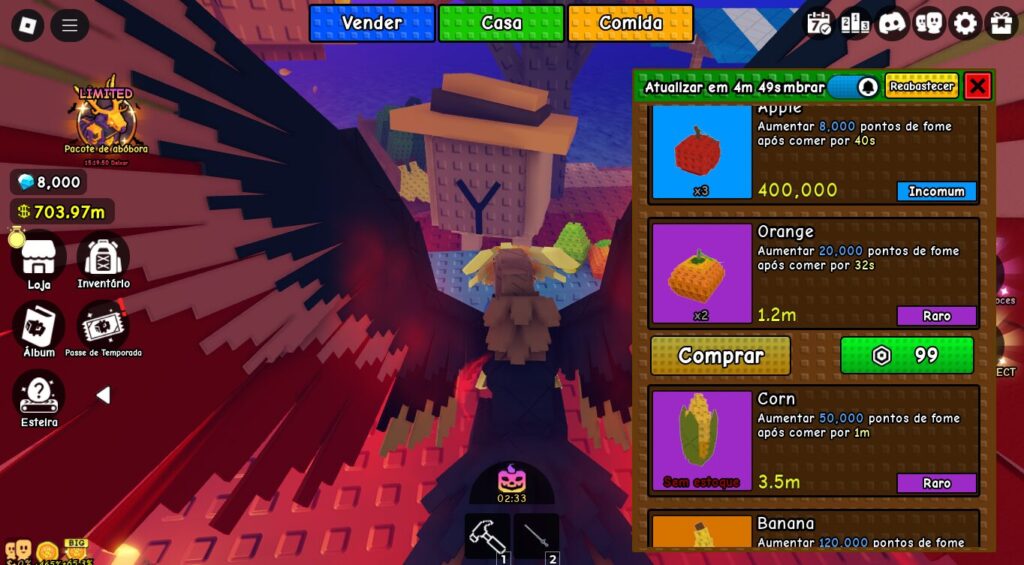Close the food shop panel
Screen dimensions: 1024x565
point(978,86)
